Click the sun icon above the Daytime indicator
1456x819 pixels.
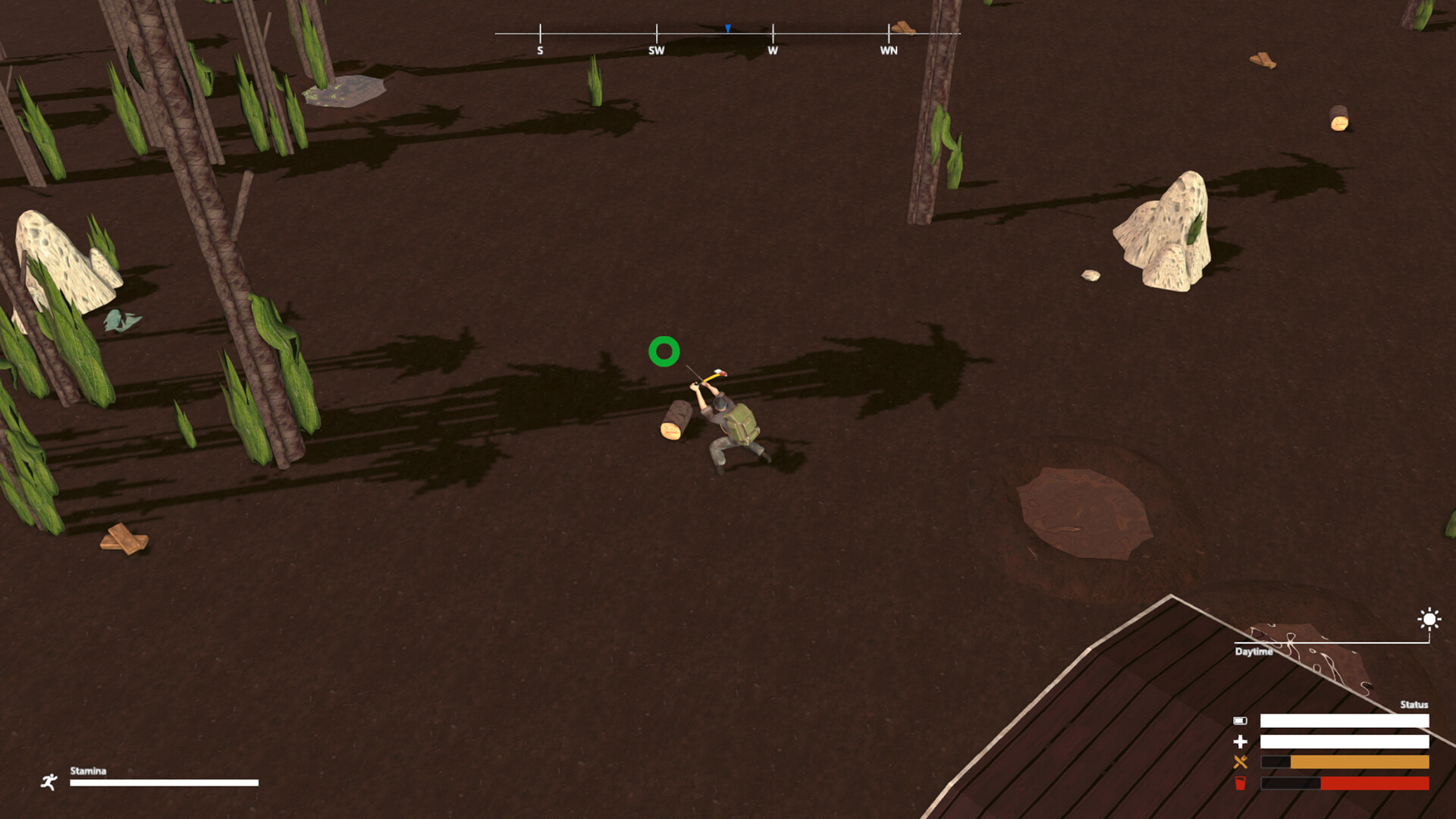[1429, 620]
